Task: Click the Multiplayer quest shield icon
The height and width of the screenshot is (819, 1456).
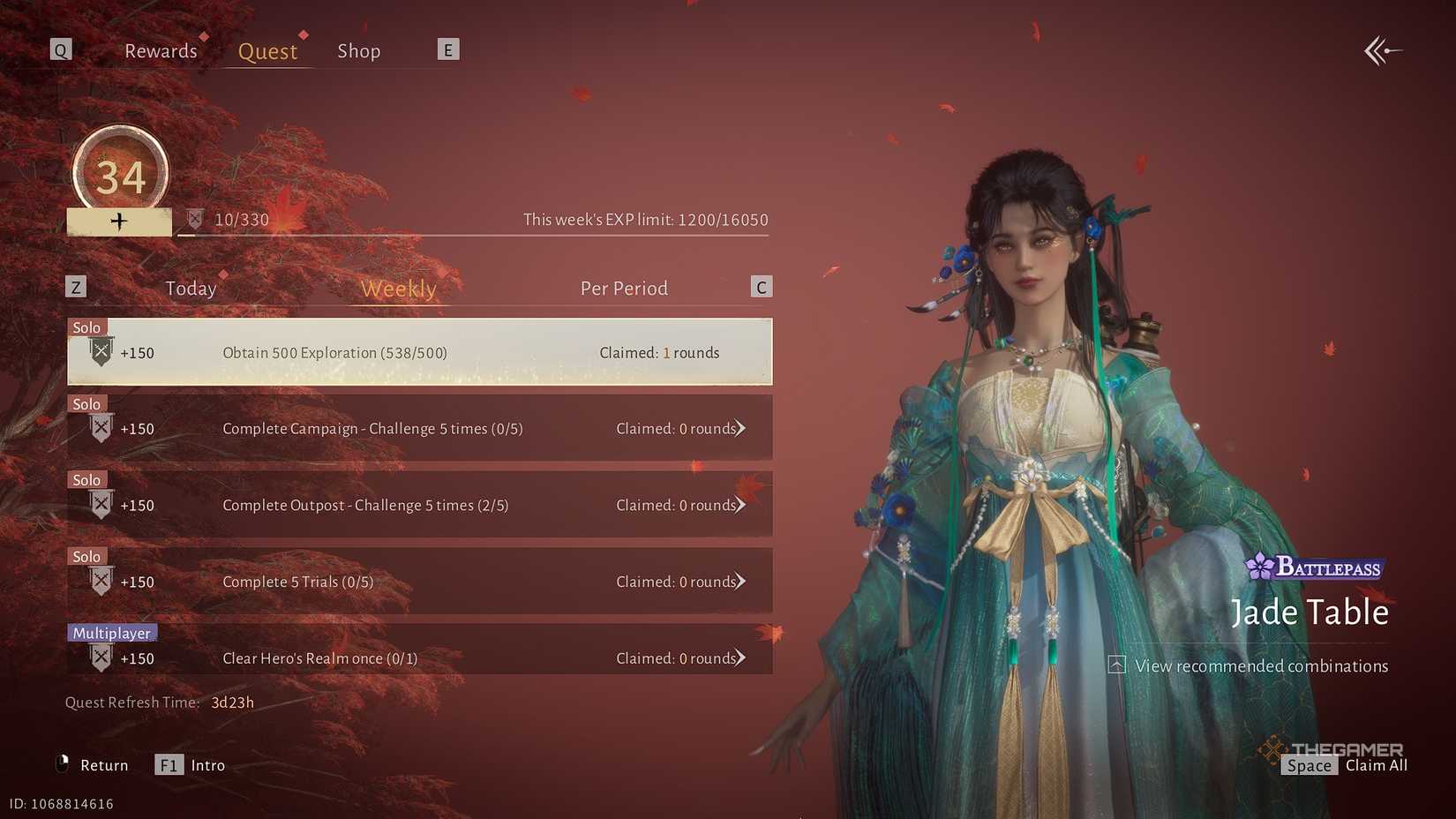Action: point(100,657)
